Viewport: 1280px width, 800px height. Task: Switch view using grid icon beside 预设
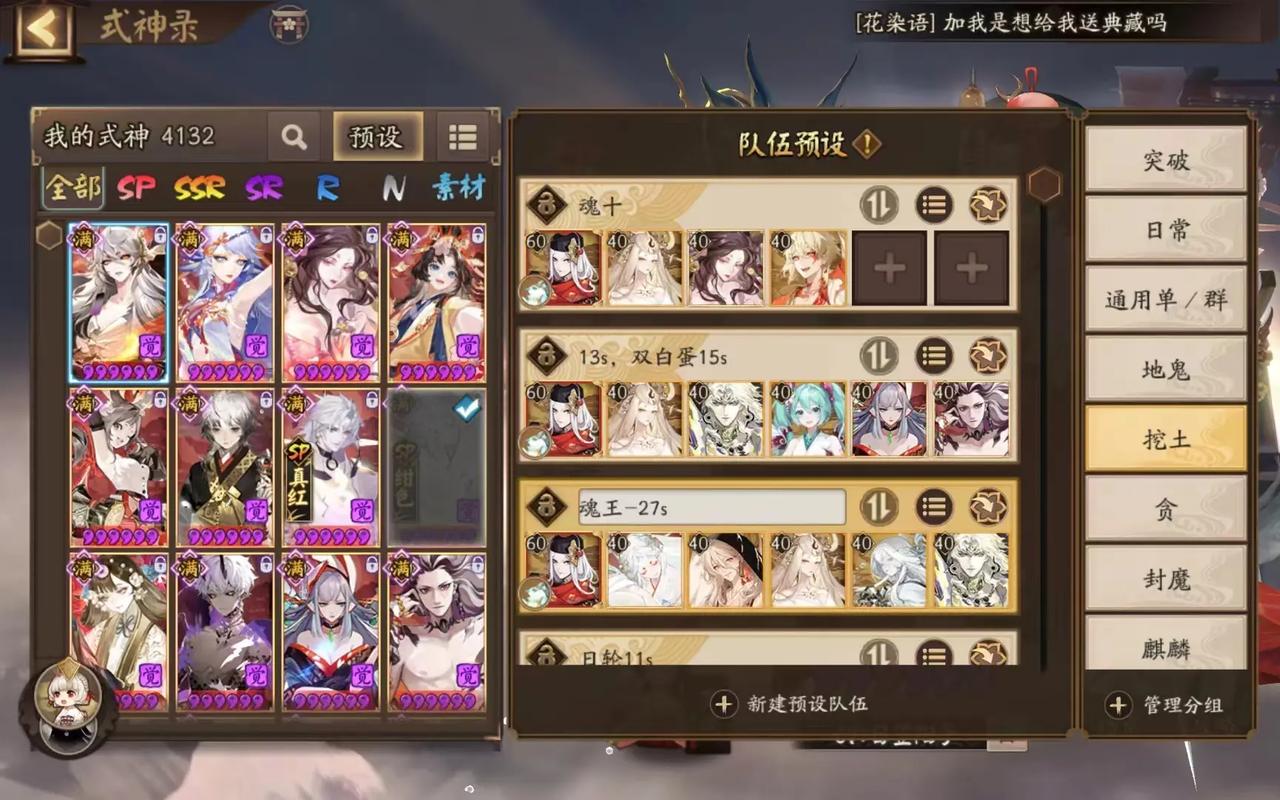point(462,138)
